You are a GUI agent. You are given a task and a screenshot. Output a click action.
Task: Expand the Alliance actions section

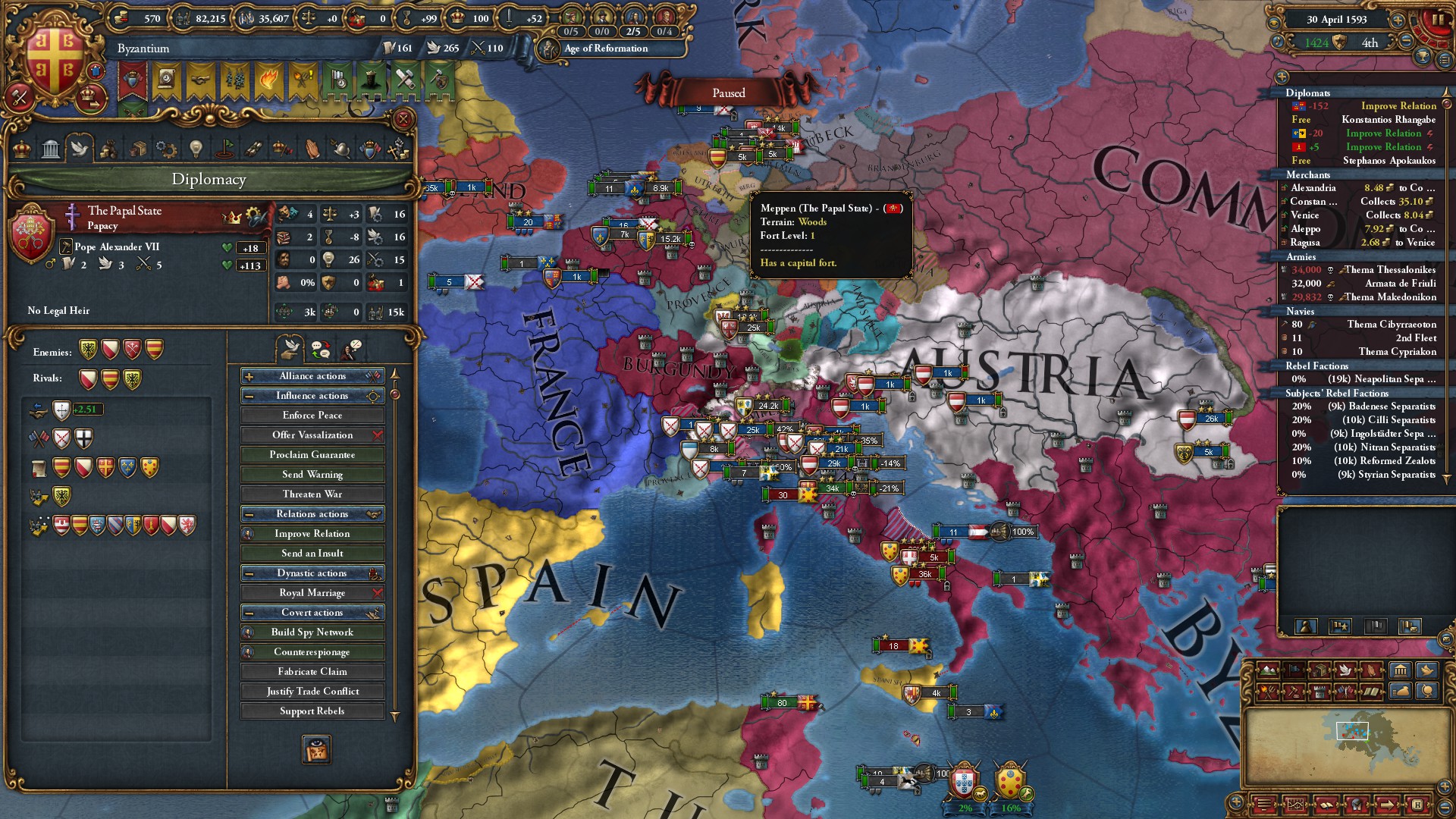248,375
